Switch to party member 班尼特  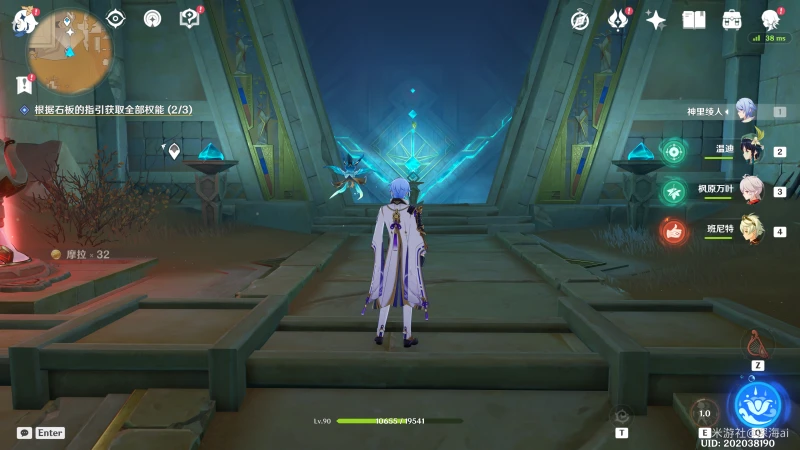[x=750, y=230]
